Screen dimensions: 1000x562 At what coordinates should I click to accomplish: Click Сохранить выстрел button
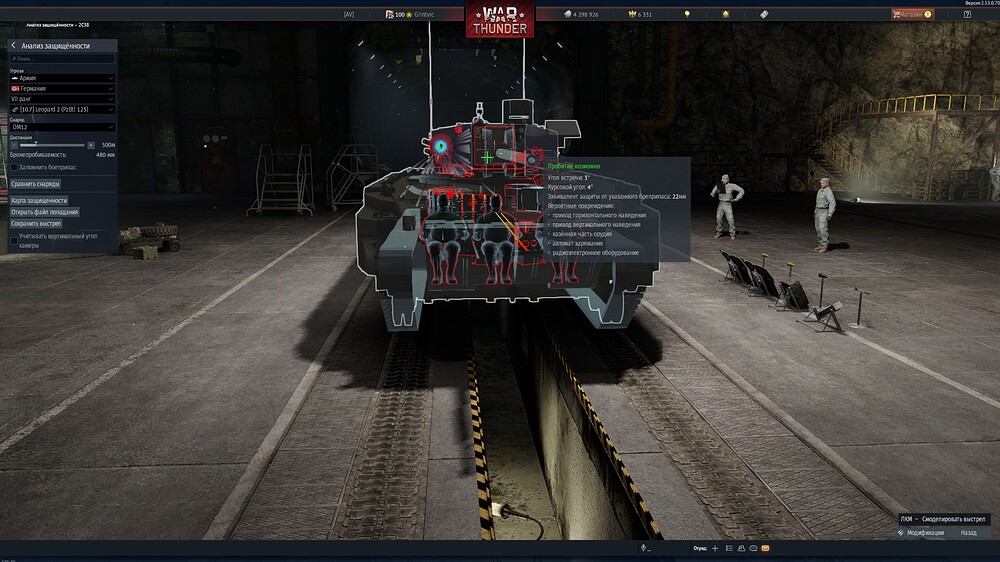36,224
